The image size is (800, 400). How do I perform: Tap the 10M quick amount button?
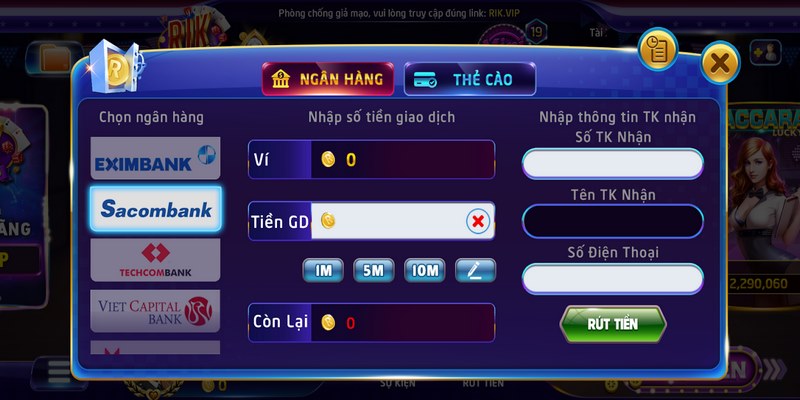[x=424, y=269]
